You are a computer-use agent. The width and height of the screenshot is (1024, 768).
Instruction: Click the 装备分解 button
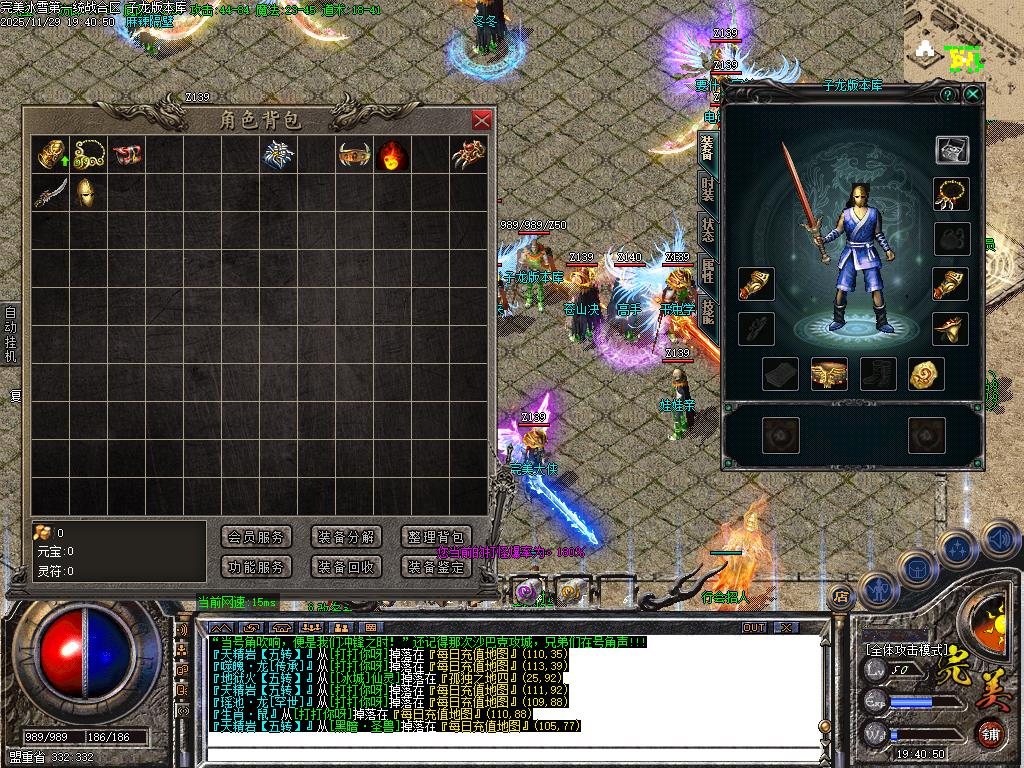pyautogui.click(x=346, y=537)
